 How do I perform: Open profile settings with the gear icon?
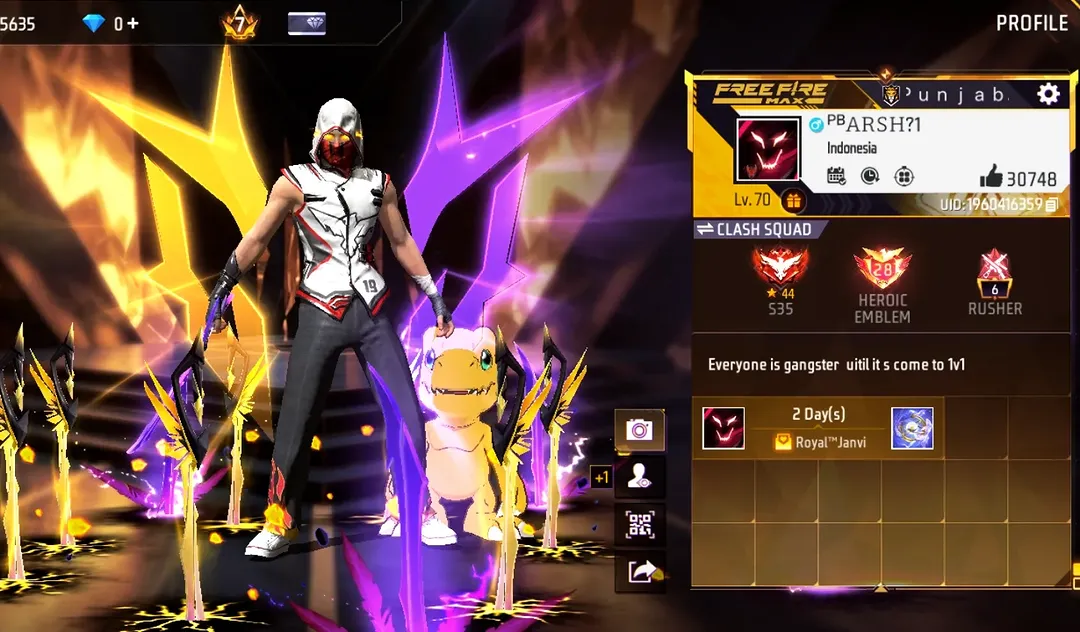(1048, 94)
